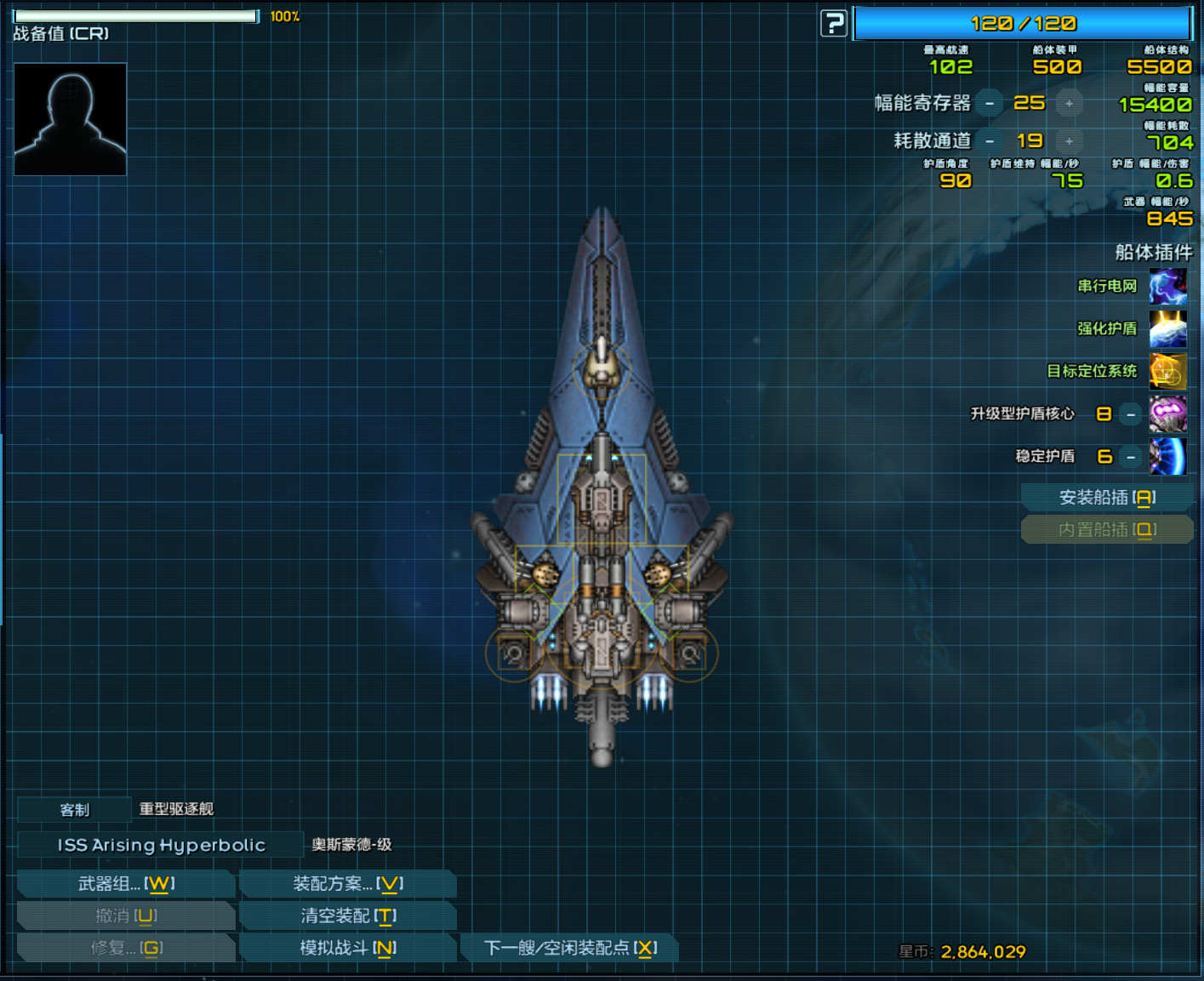This screenshot has width=1204, height=981.
Task: Click the 战备值 CR progress bar
Action: click(135, 14)
